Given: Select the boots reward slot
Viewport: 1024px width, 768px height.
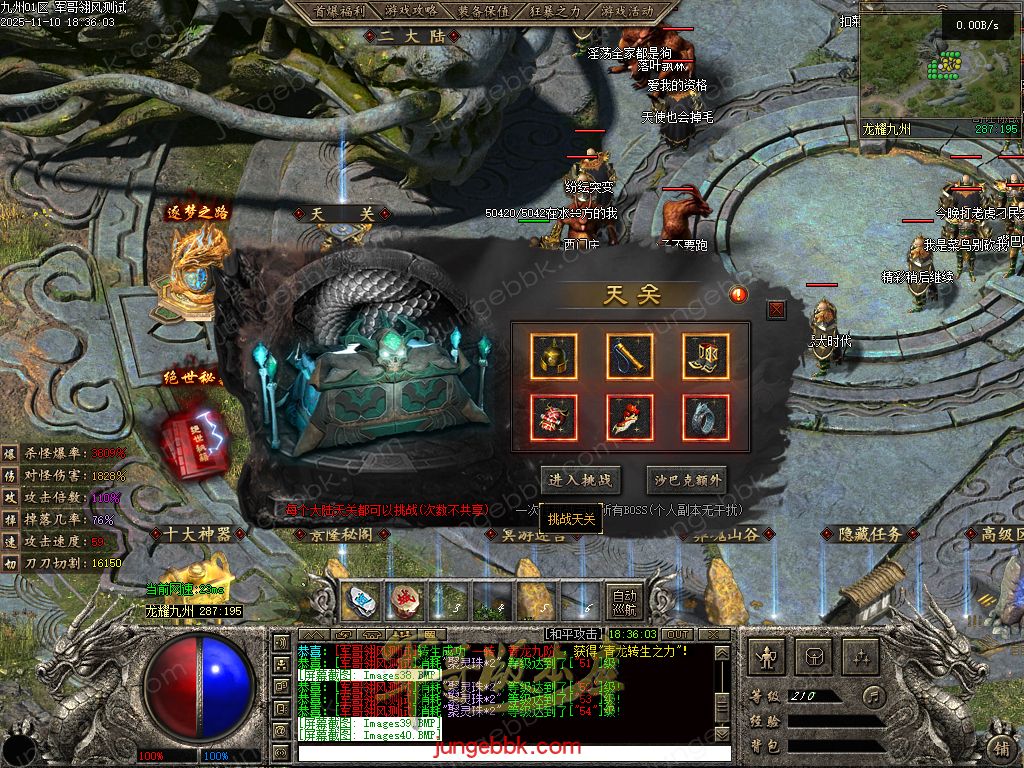Looking at the screenshot, I should (x=706, y=356).
